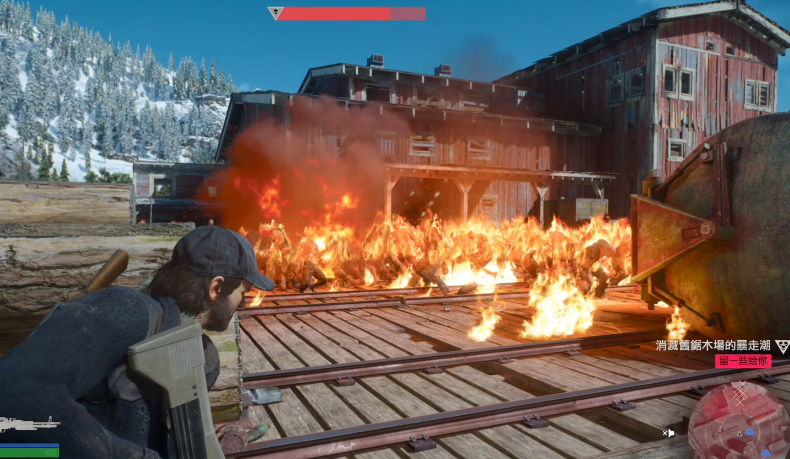Image resolution: width=790 pixels, height=459 pixels.
Task: Click the horde objective text 消滅舊鋸木場的暴走潮
Action: click(x=714, y=345)
